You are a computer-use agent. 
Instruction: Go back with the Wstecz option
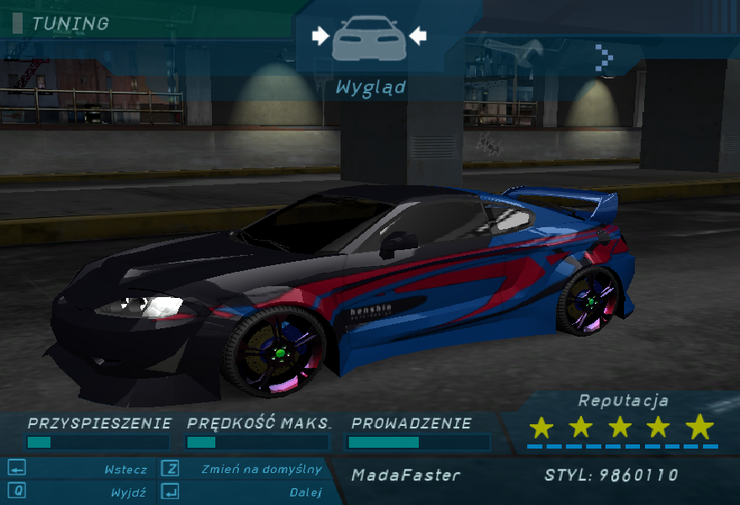[x=125, y=469]
